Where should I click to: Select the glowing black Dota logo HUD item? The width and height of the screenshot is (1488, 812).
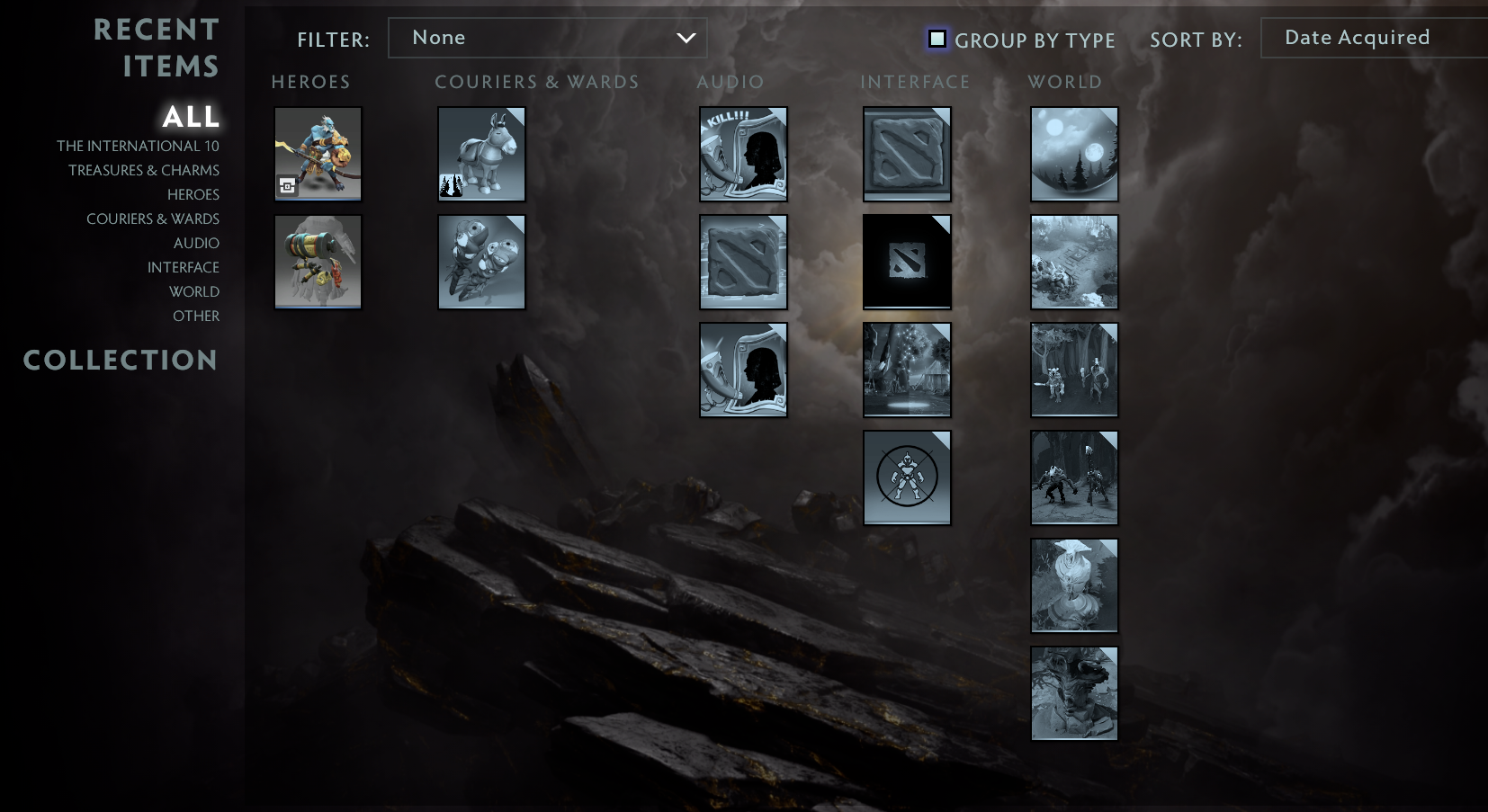(x=907, y=262)
